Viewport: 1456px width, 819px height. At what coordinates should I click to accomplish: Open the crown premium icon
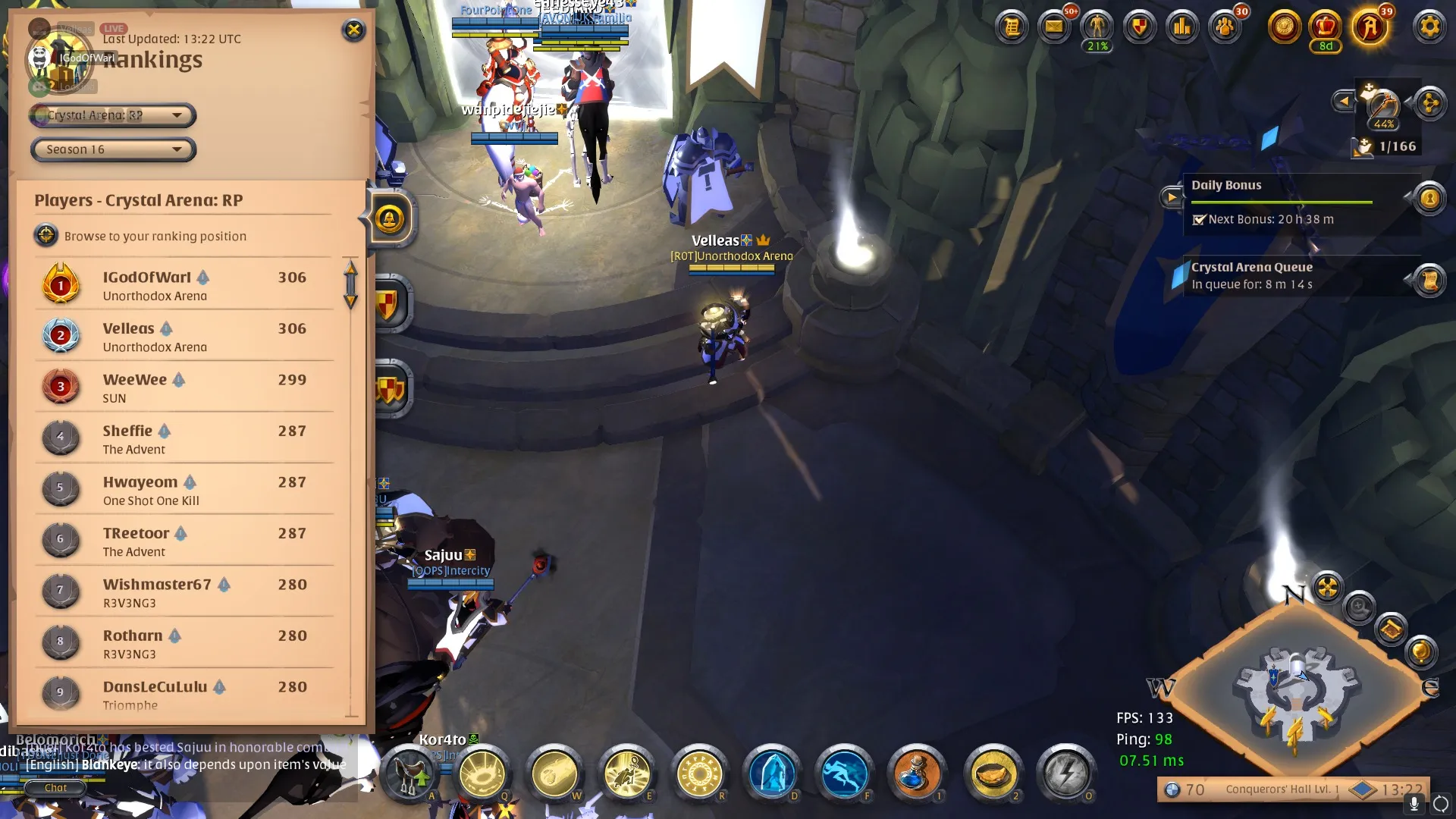click(x=1325, y=27)
